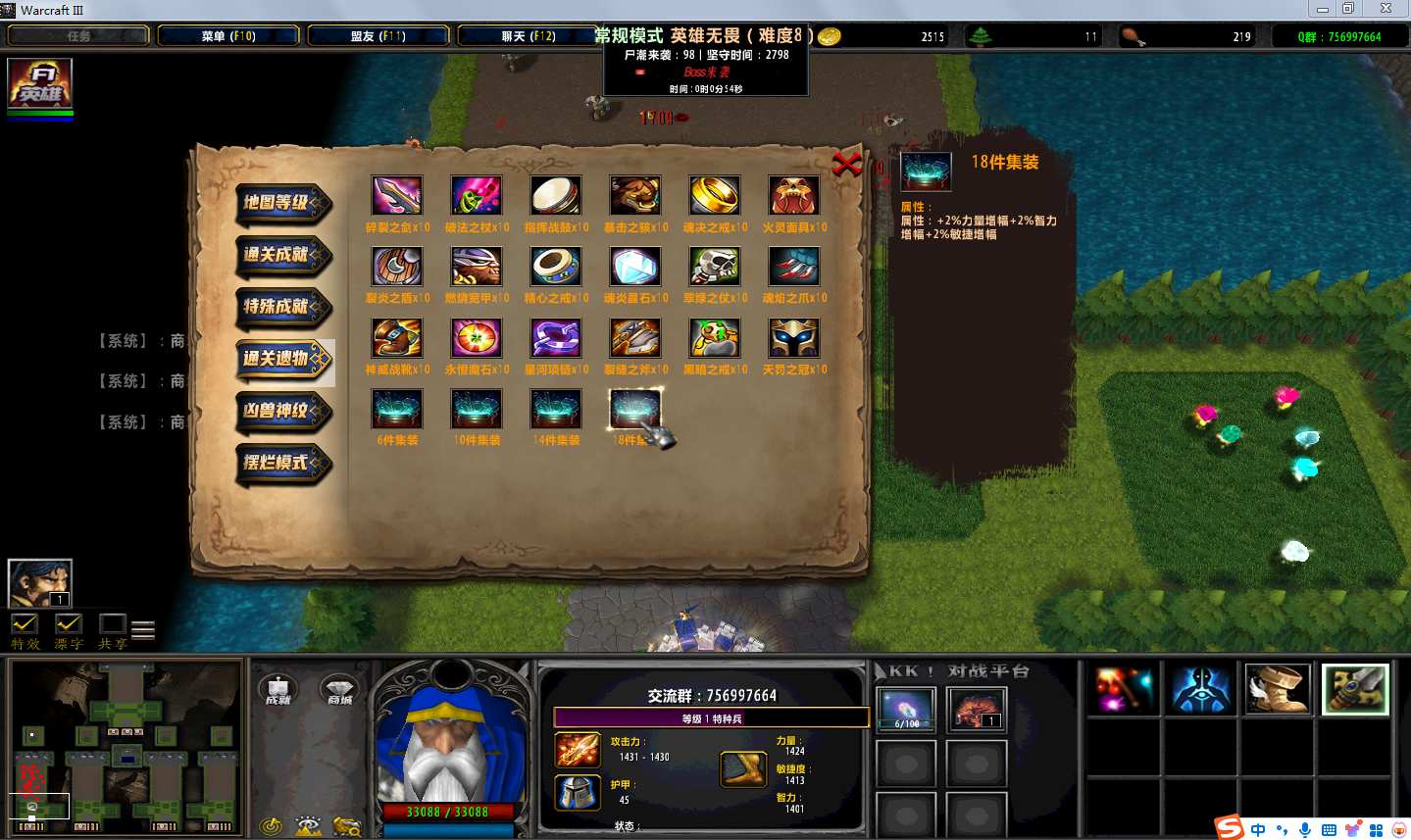Select the 碎裂之剑 relic icon

point(397,196)
